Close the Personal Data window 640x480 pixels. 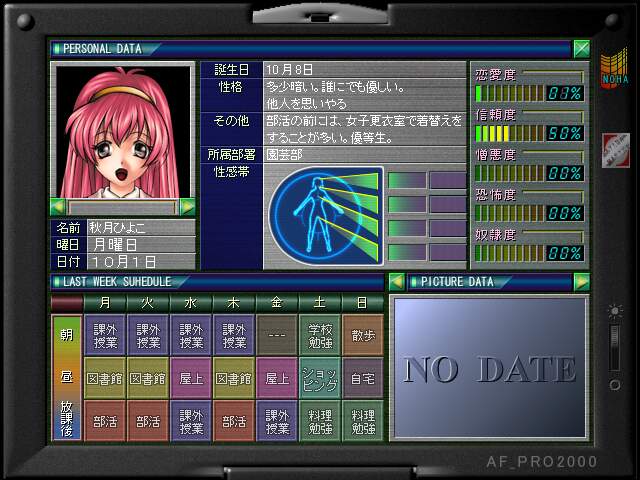(581, 48)
